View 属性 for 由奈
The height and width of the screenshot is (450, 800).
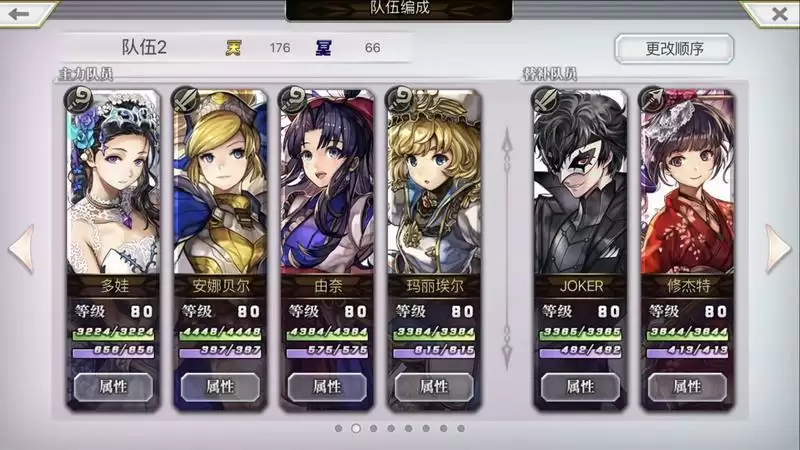(x=327, y=386)
